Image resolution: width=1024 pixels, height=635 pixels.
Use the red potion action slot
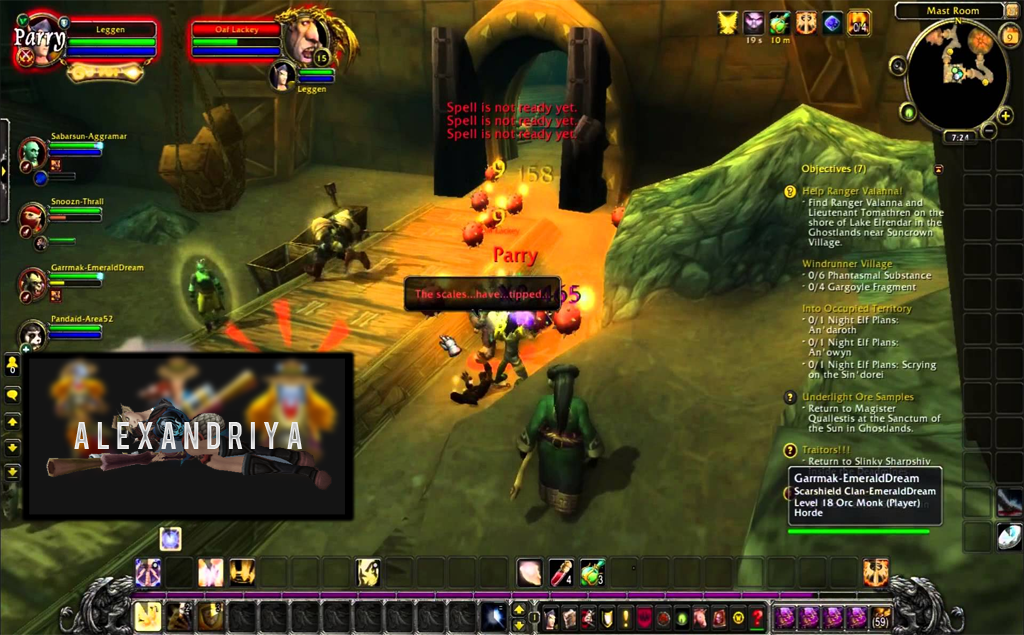(x=561, y=573)
